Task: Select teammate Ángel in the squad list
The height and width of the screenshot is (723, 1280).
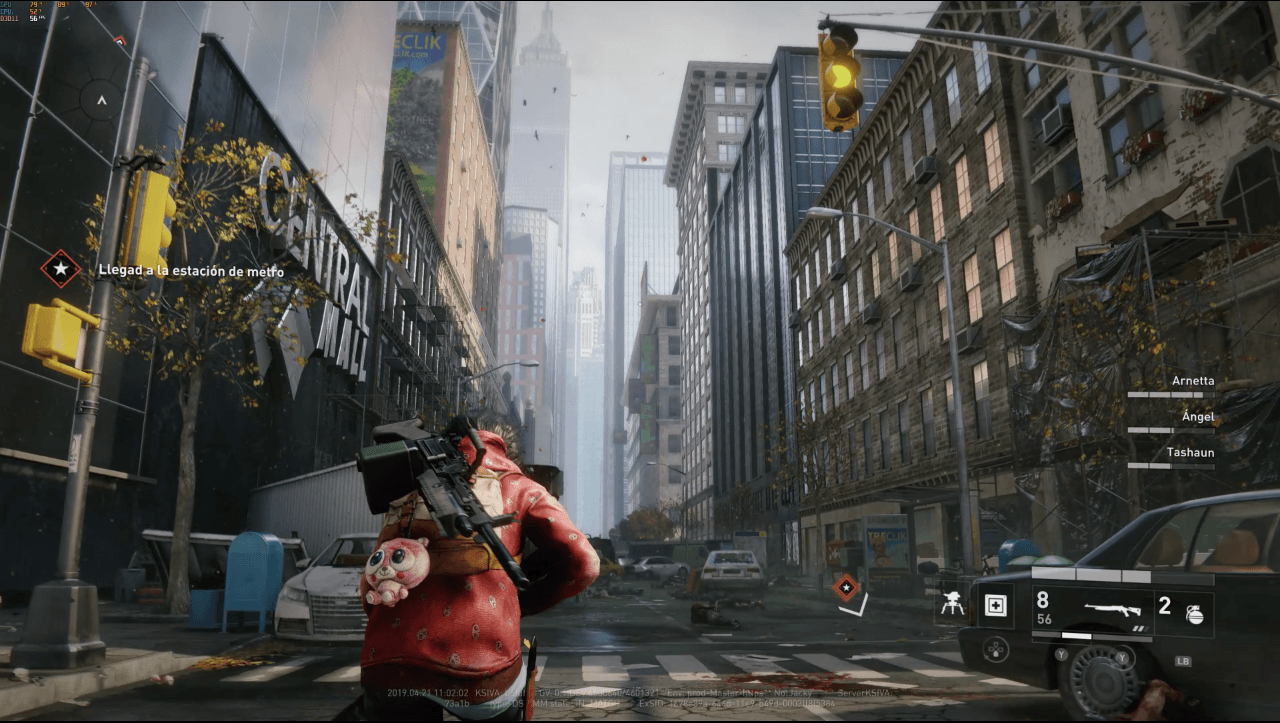Action: click(x=1196, y=417)
